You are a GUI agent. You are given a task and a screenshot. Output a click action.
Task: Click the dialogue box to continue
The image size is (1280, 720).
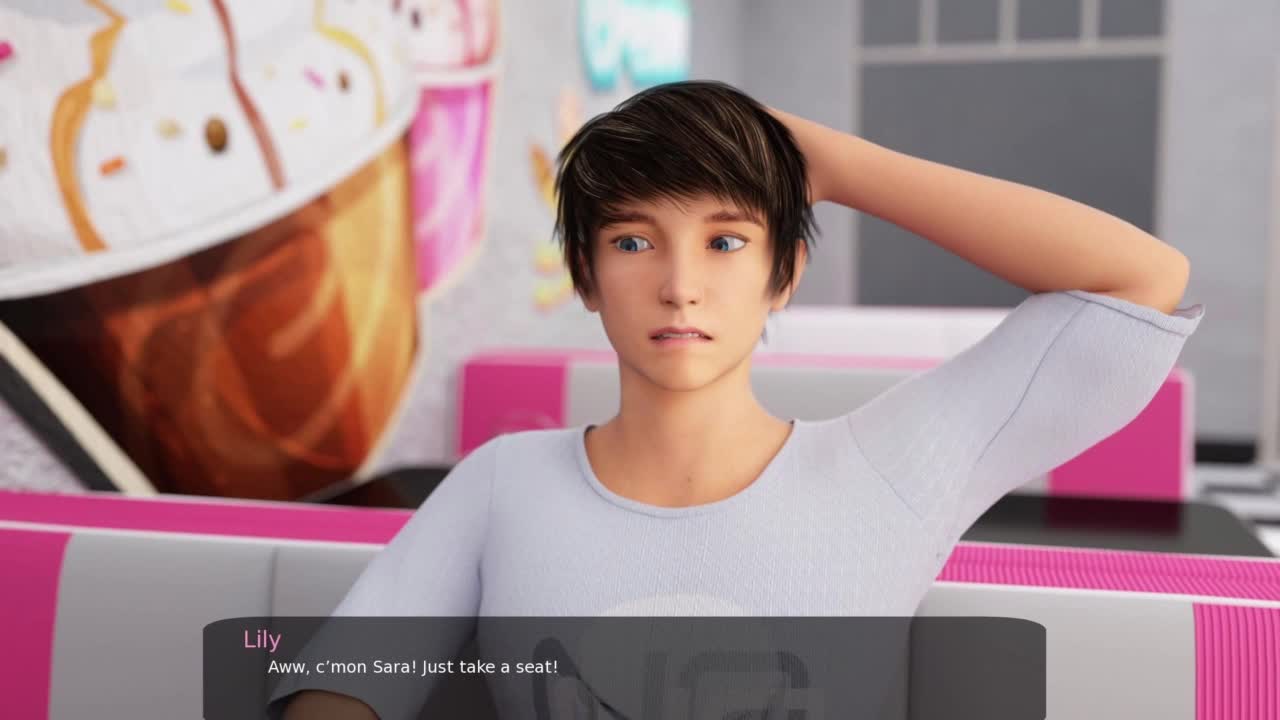coord(624,667)
